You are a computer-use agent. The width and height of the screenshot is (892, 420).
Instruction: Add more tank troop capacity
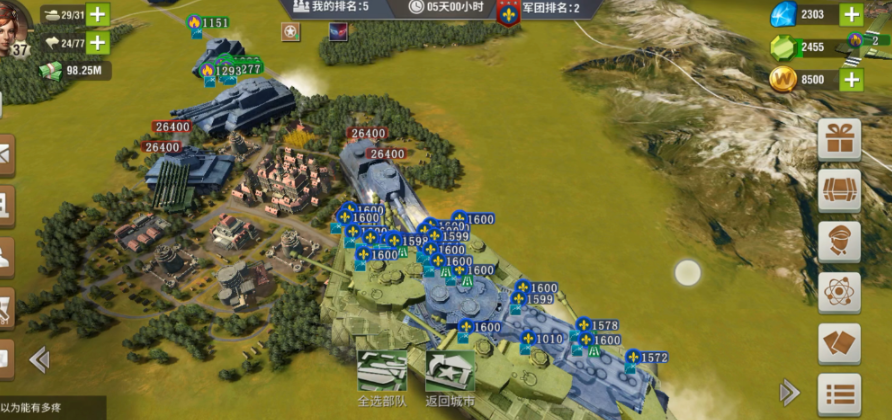click(x=97, y=14)
